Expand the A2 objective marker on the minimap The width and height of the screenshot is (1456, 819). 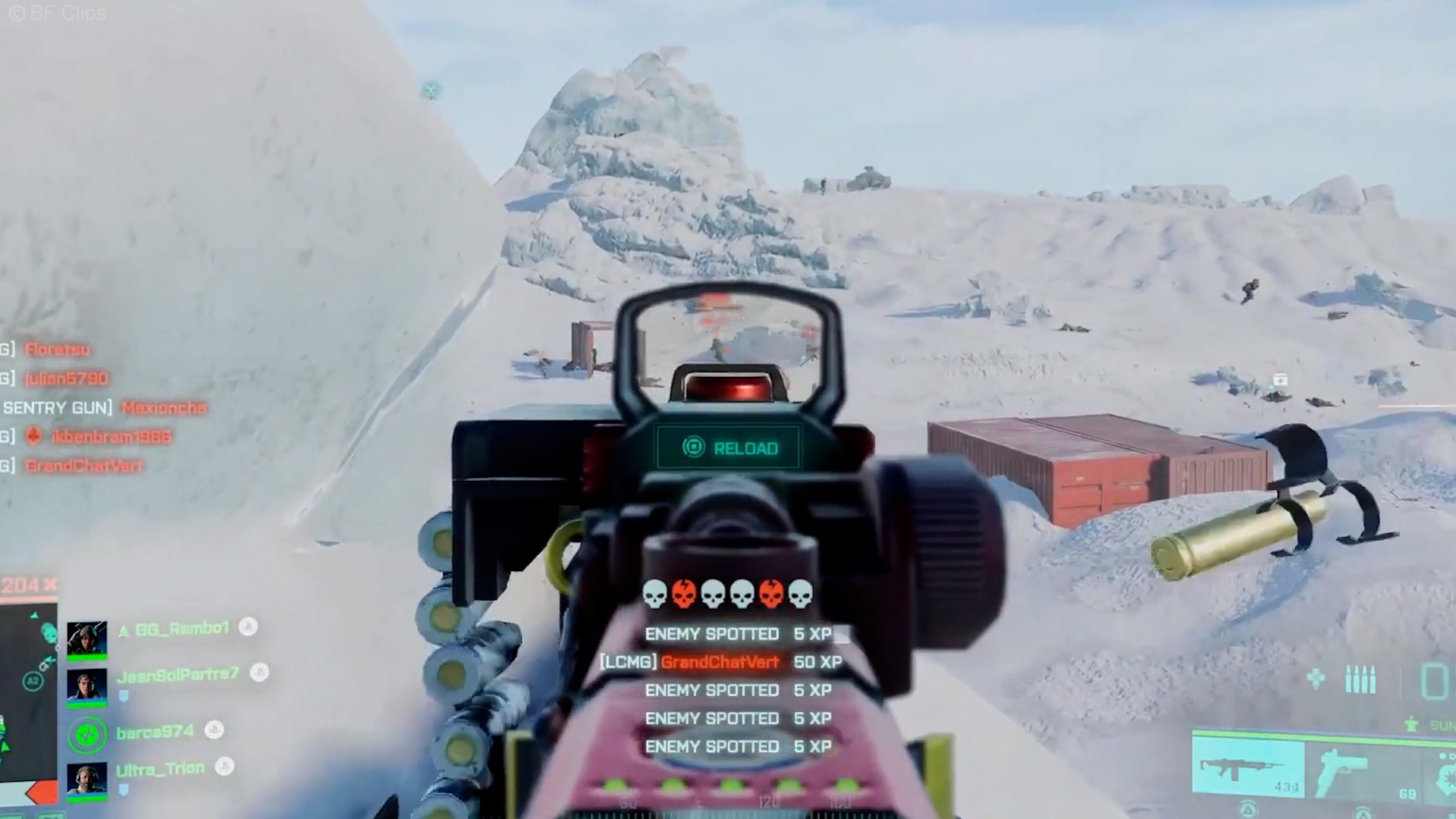pyautogui.click(x=33, y=679)
